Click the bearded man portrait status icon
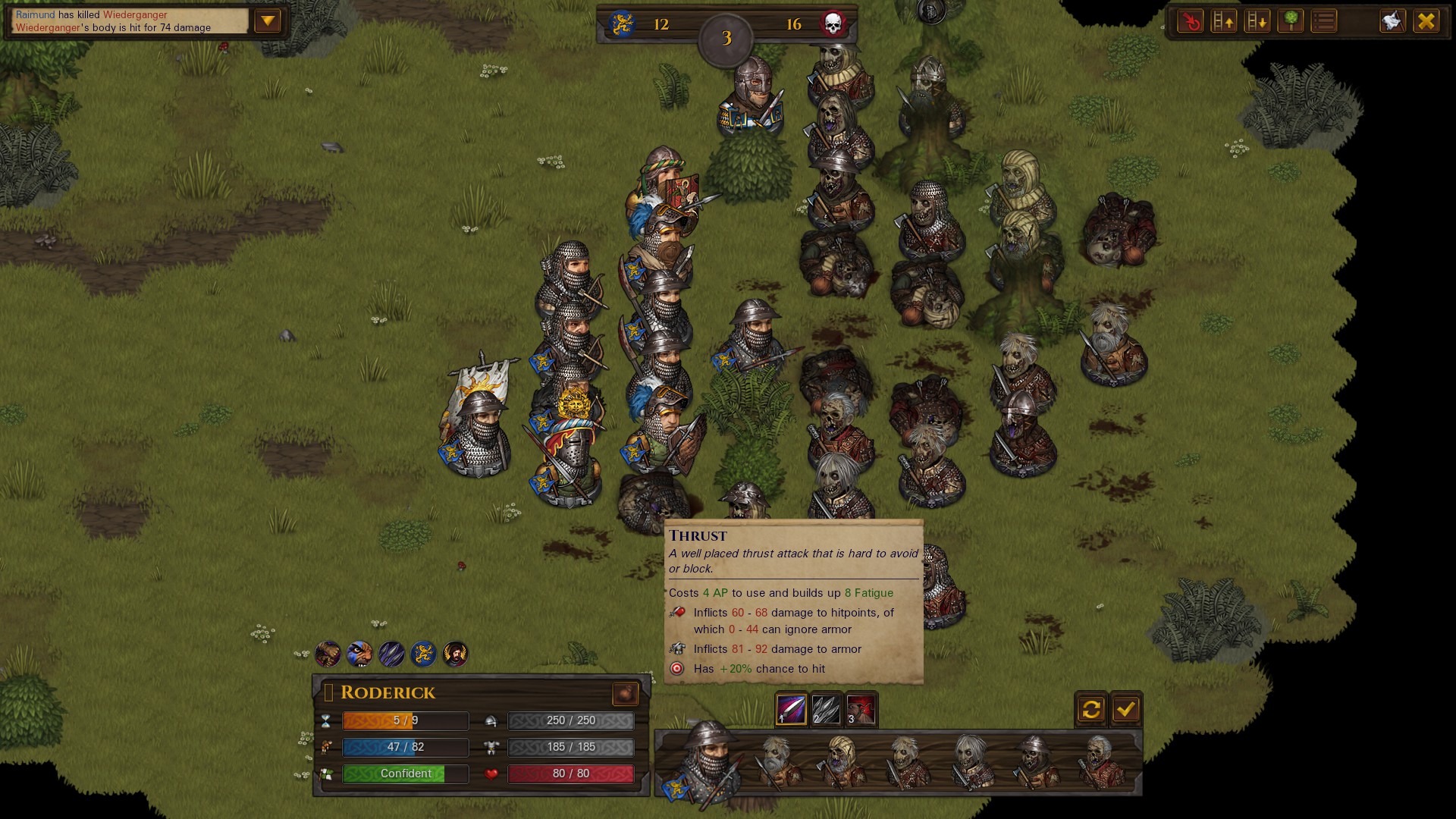The width and height of the screenshot is (1456, 819). click(x=455, y=654)
